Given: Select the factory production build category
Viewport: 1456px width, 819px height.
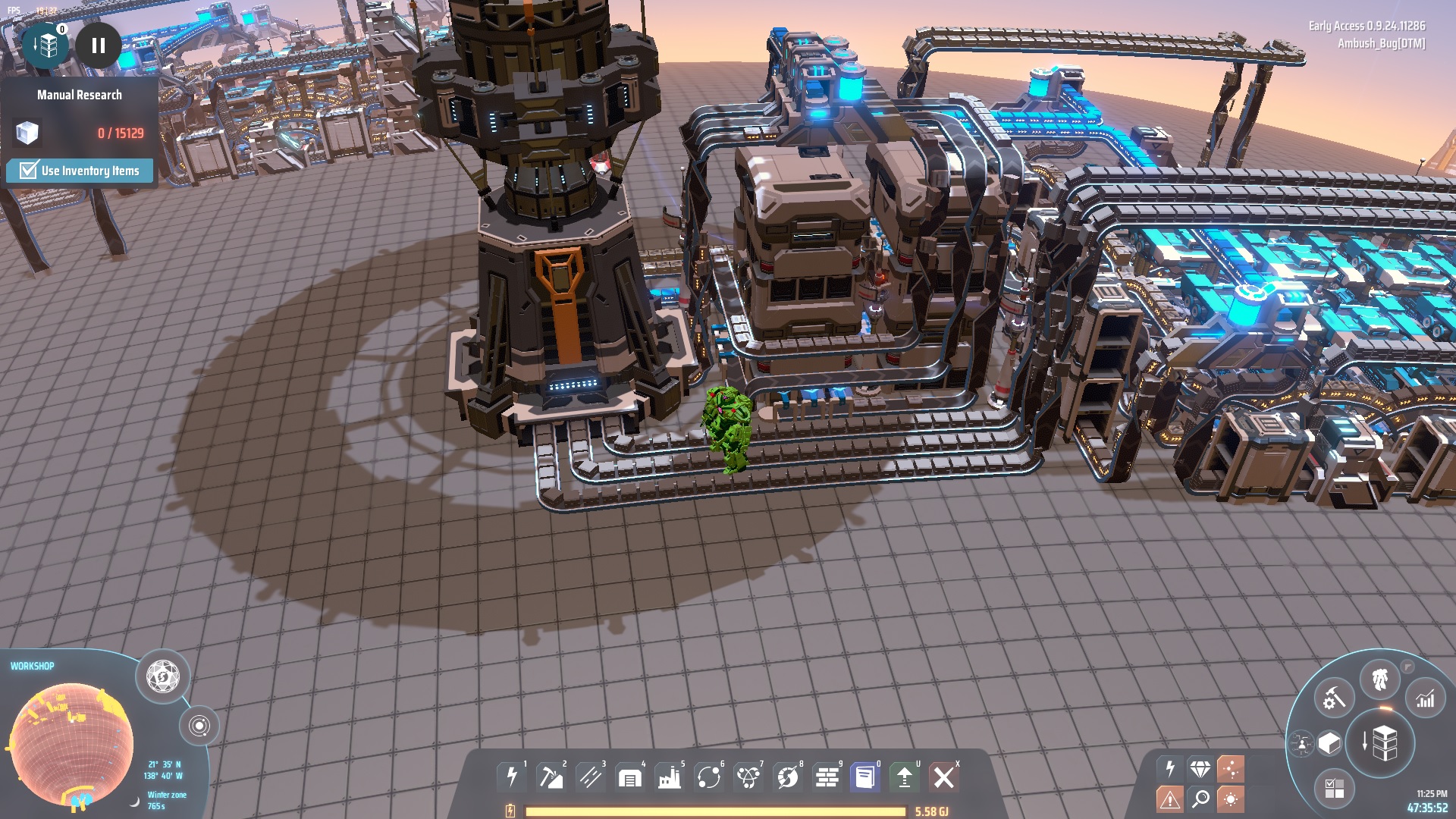Looking at the screenshot, I should click(669, 777).
